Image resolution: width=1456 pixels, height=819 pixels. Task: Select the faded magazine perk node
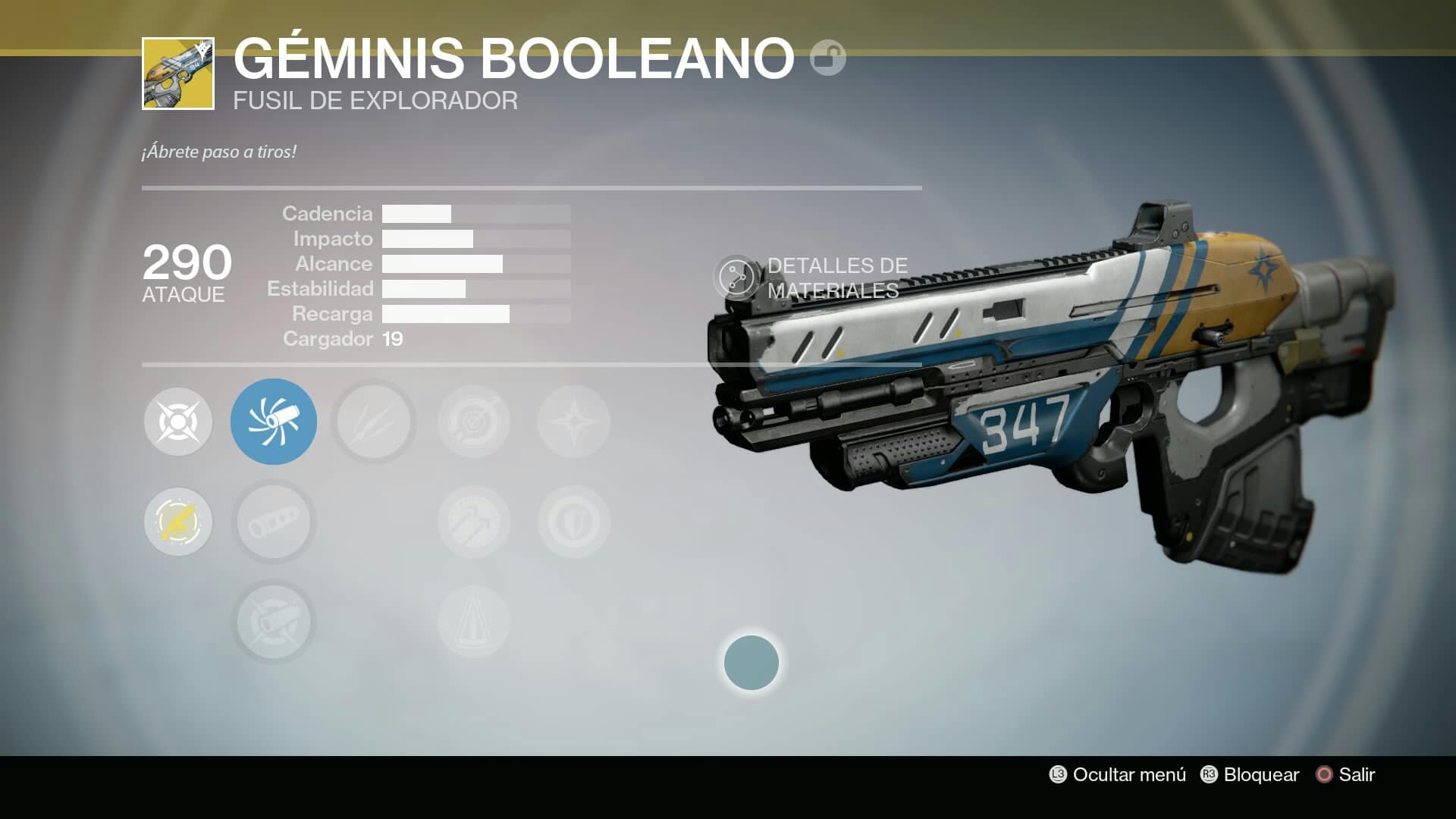click(474, 522)
